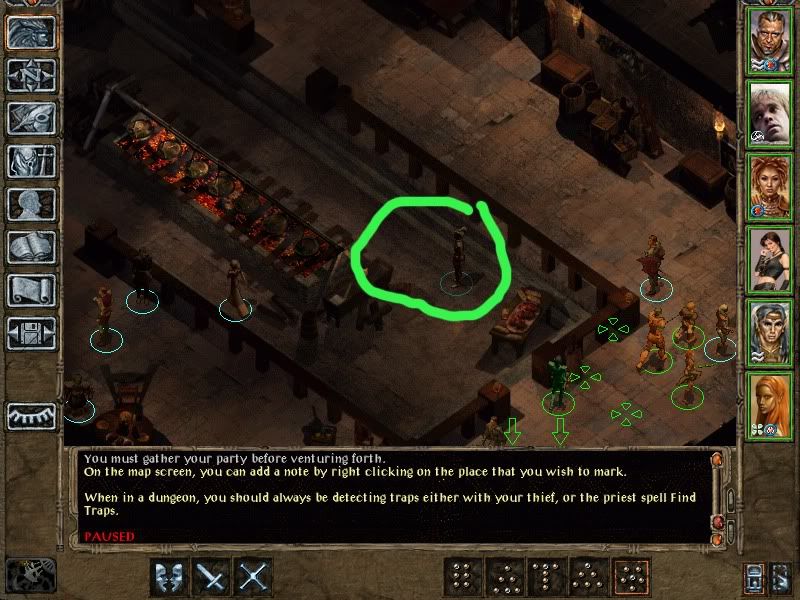Click the closed eye button in the left sidebar
Viewport: 800px width, 600px height.
[31, 415]
